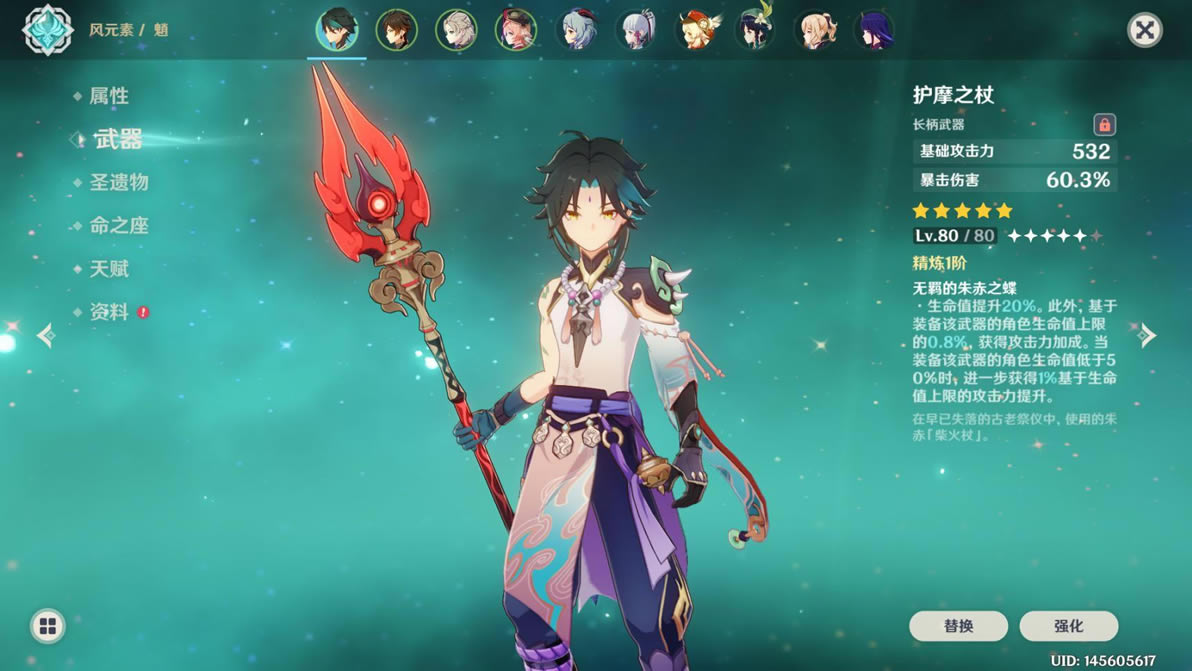Select the 武器 weapon section
This screenshot has height=671, width=1192.
coord(118,140)
